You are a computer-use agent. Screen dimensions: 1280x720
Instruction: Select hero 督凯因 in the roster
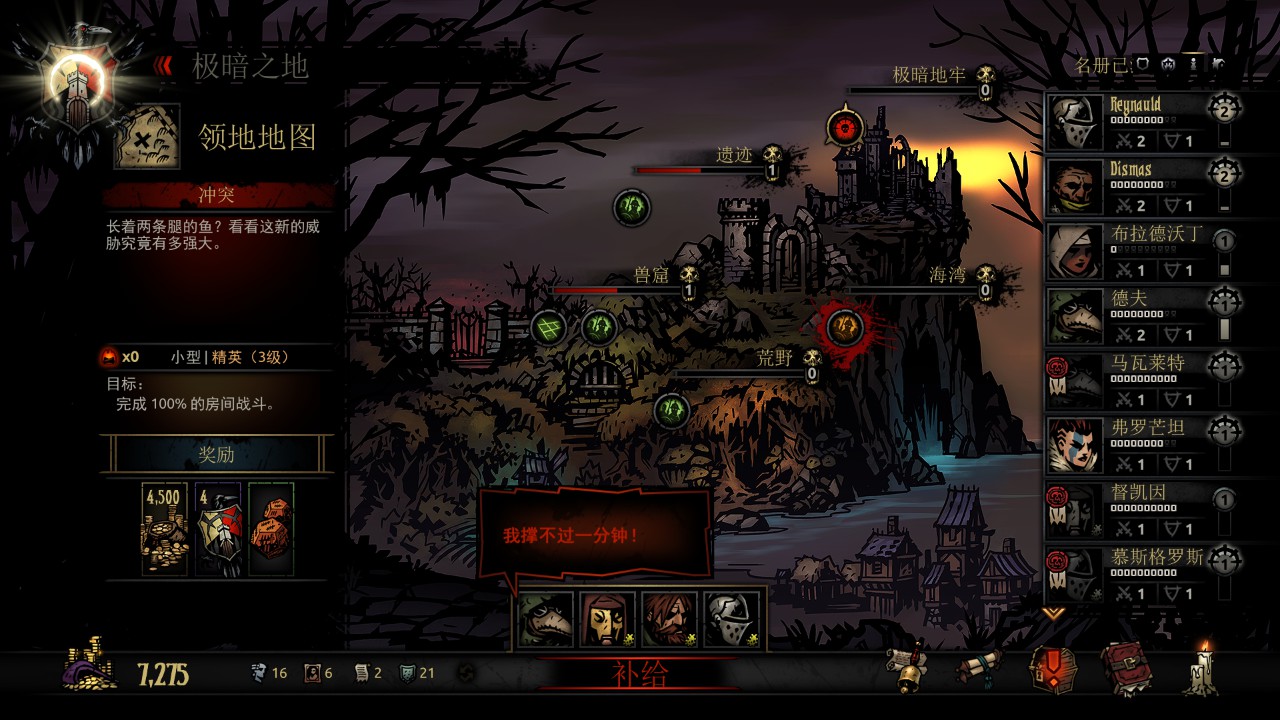click(x=1137, y=510)
